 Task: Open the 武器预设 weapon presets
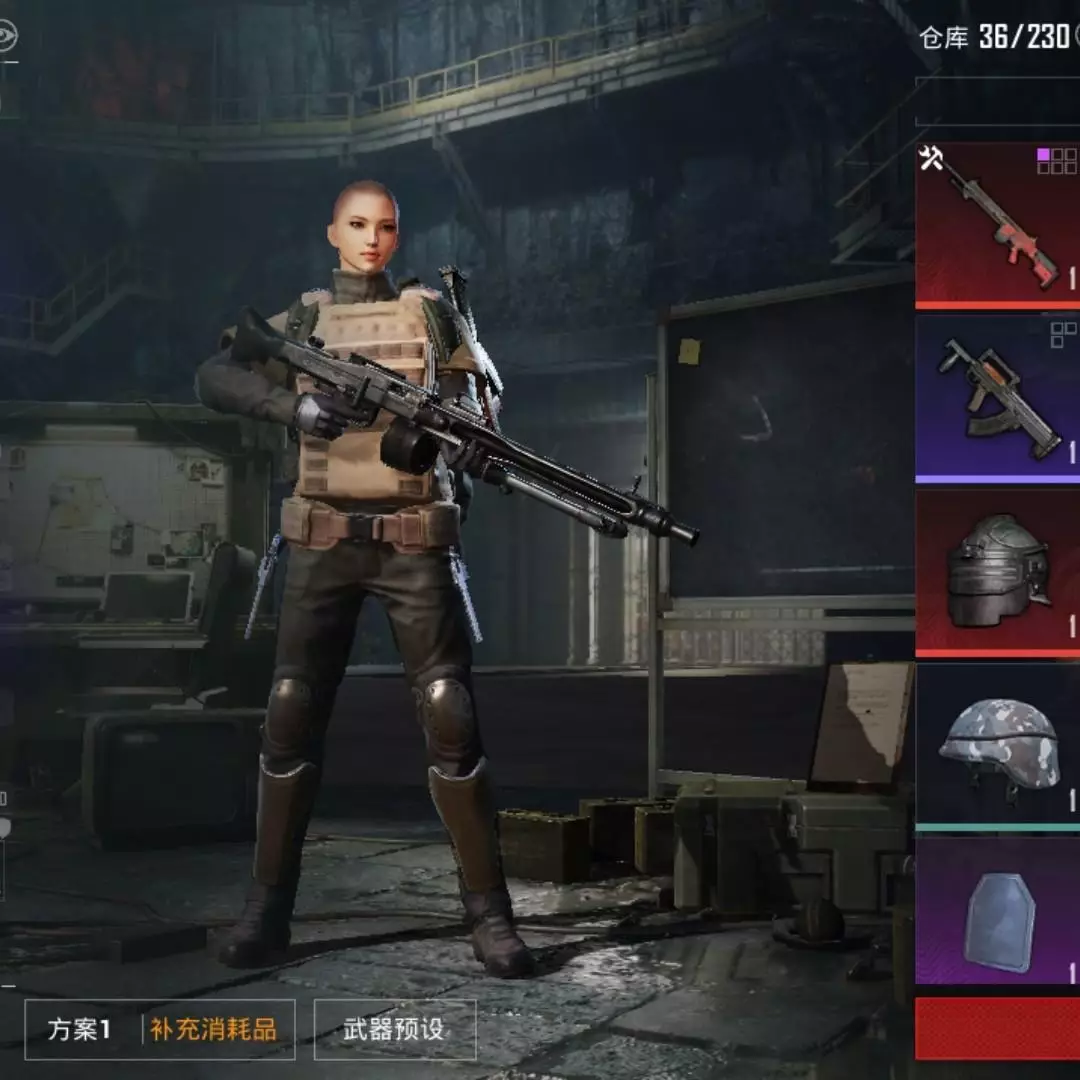point(394,1029)
